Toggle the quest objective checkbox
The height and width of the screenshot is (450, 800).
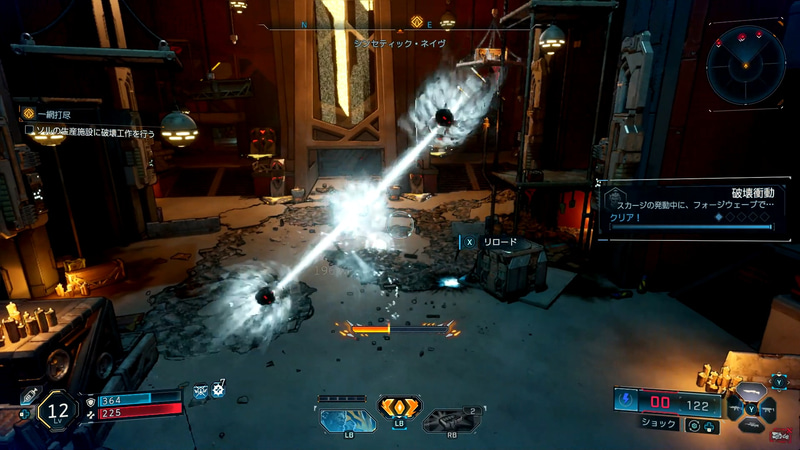click(29, 130)
